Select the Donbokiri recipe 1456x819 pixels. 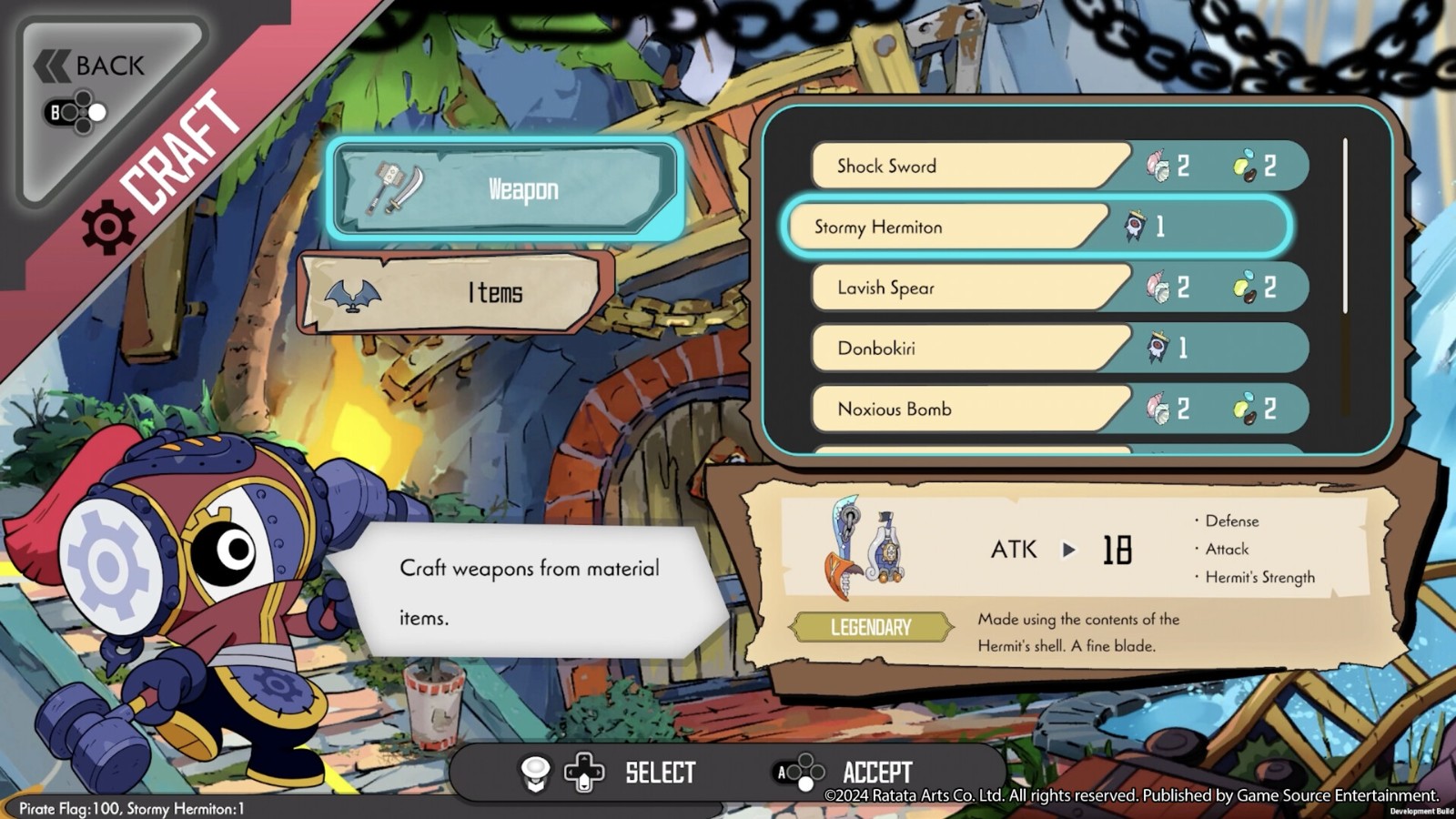tap(965, 348)
